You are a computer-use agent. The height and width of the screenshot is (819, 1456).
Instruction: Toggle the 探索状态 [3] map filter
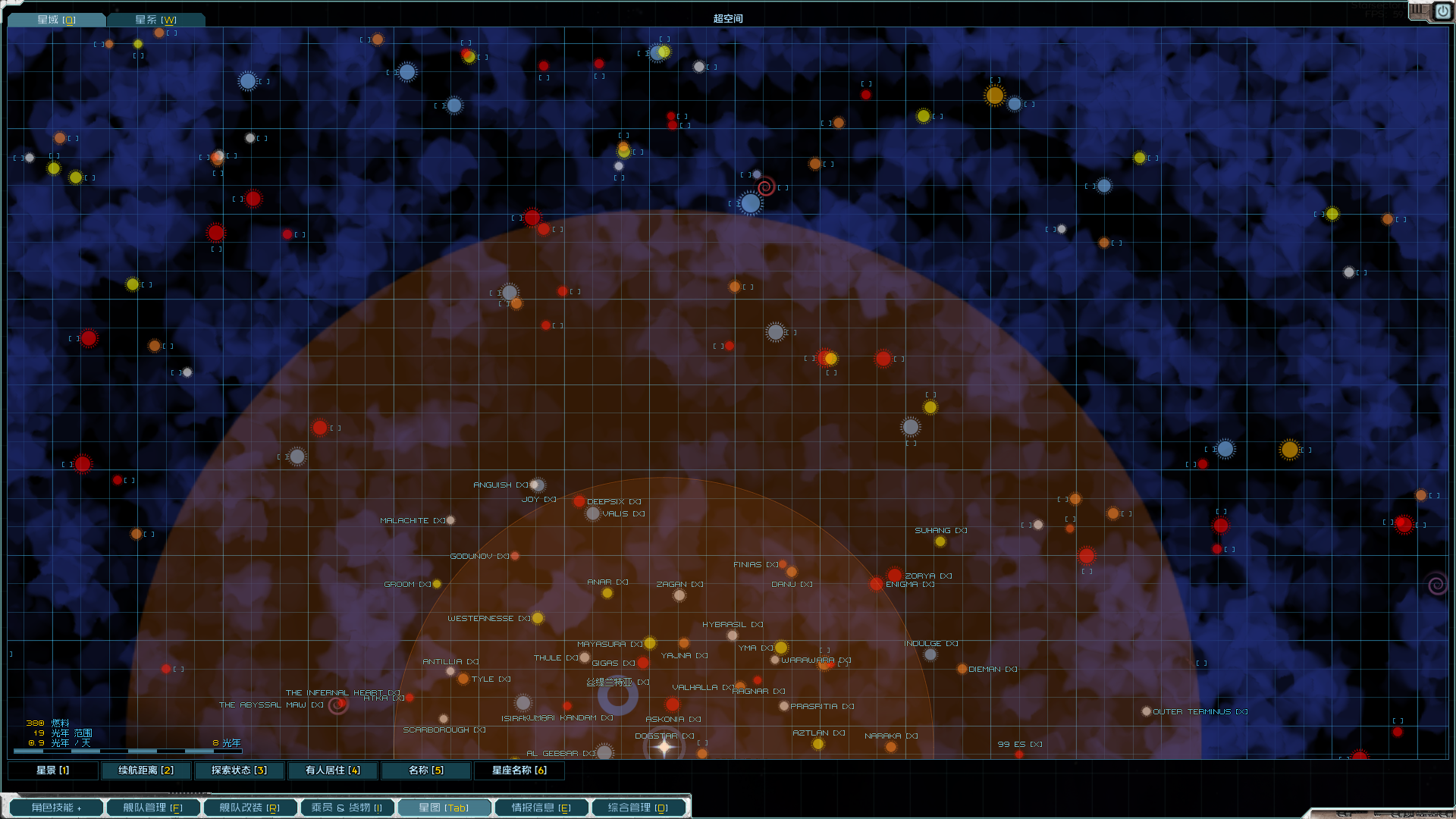[x=239, y=770]
